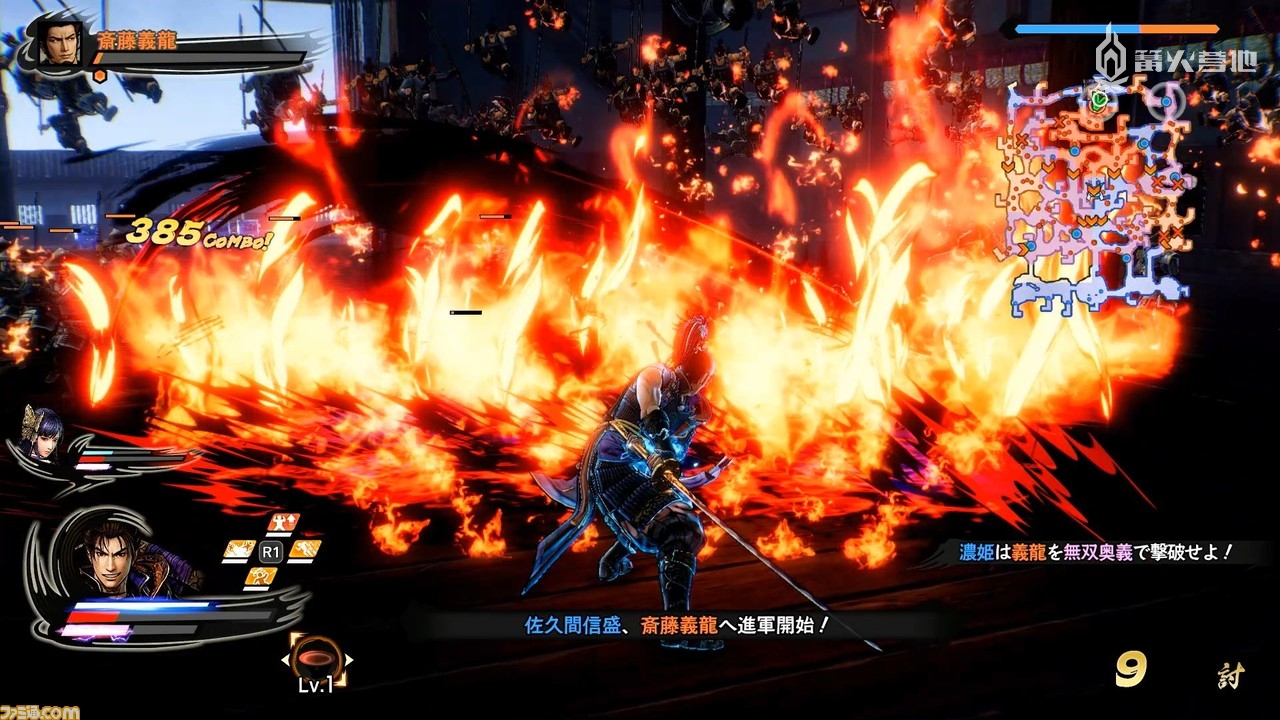Screen dimensions: 1280x720
Task: Select the Lv.1 warhorn item icon bottom-center
Action: (316, 657)
